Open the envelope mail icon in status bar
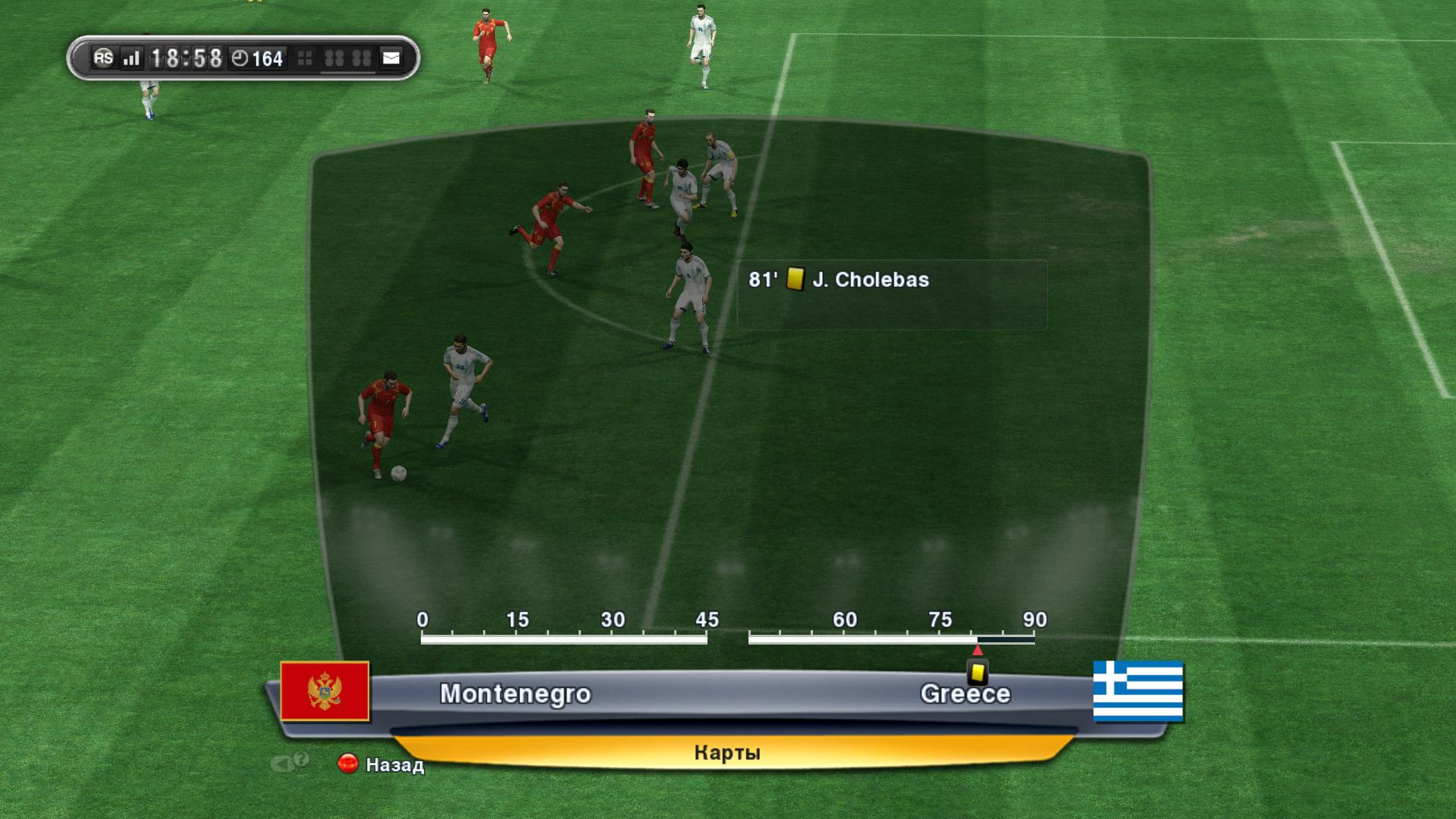1456x819 pixels. [x=391, y=58]
